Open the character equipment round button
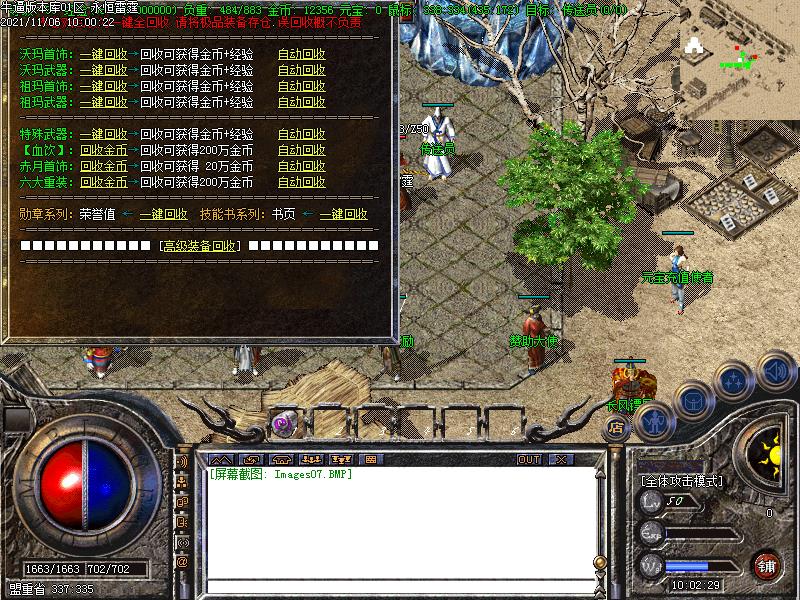800x600 pixels. pyautogui.click(x=654, y=422)
